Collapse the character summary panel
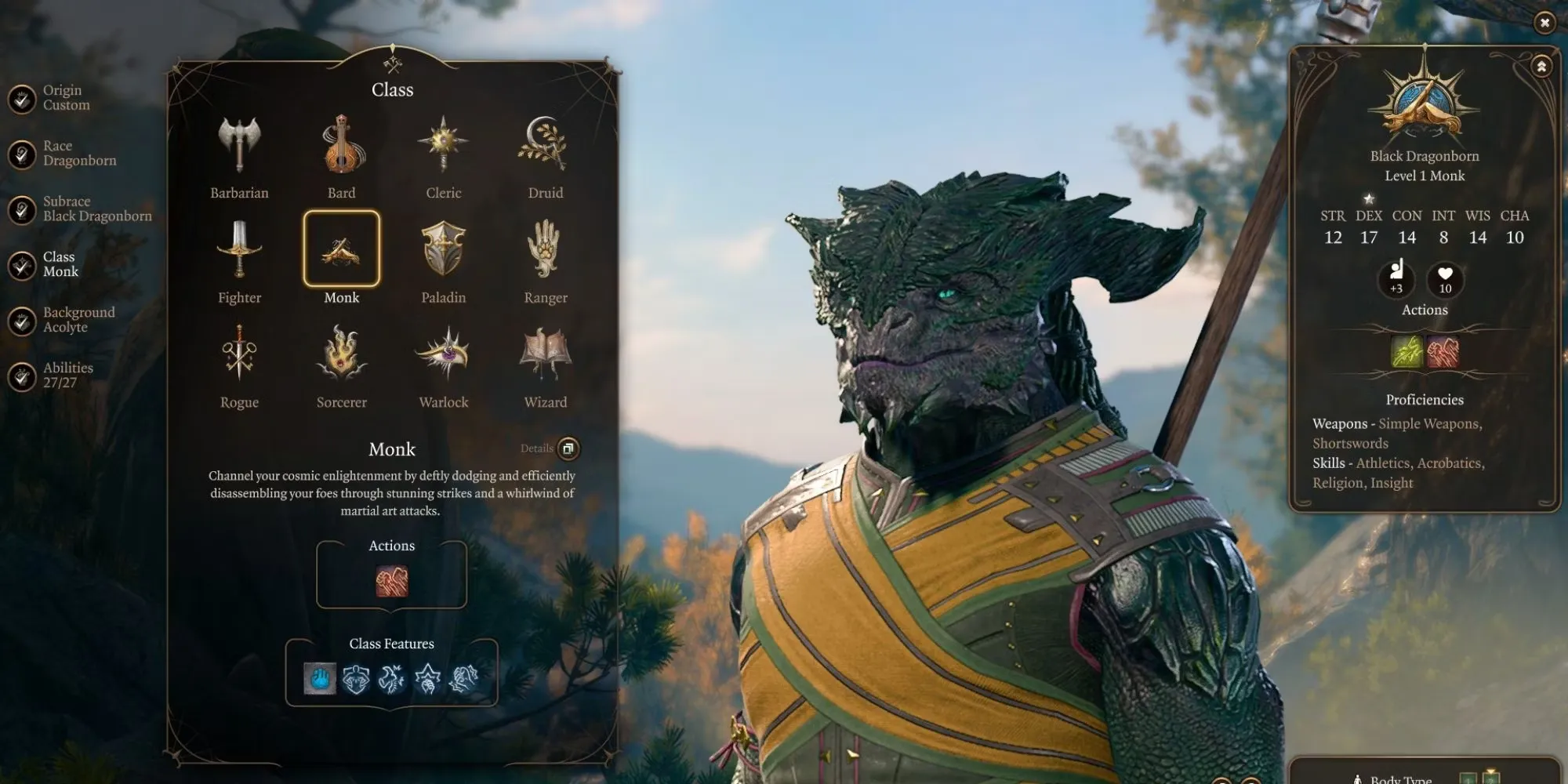 [1541, 67]
